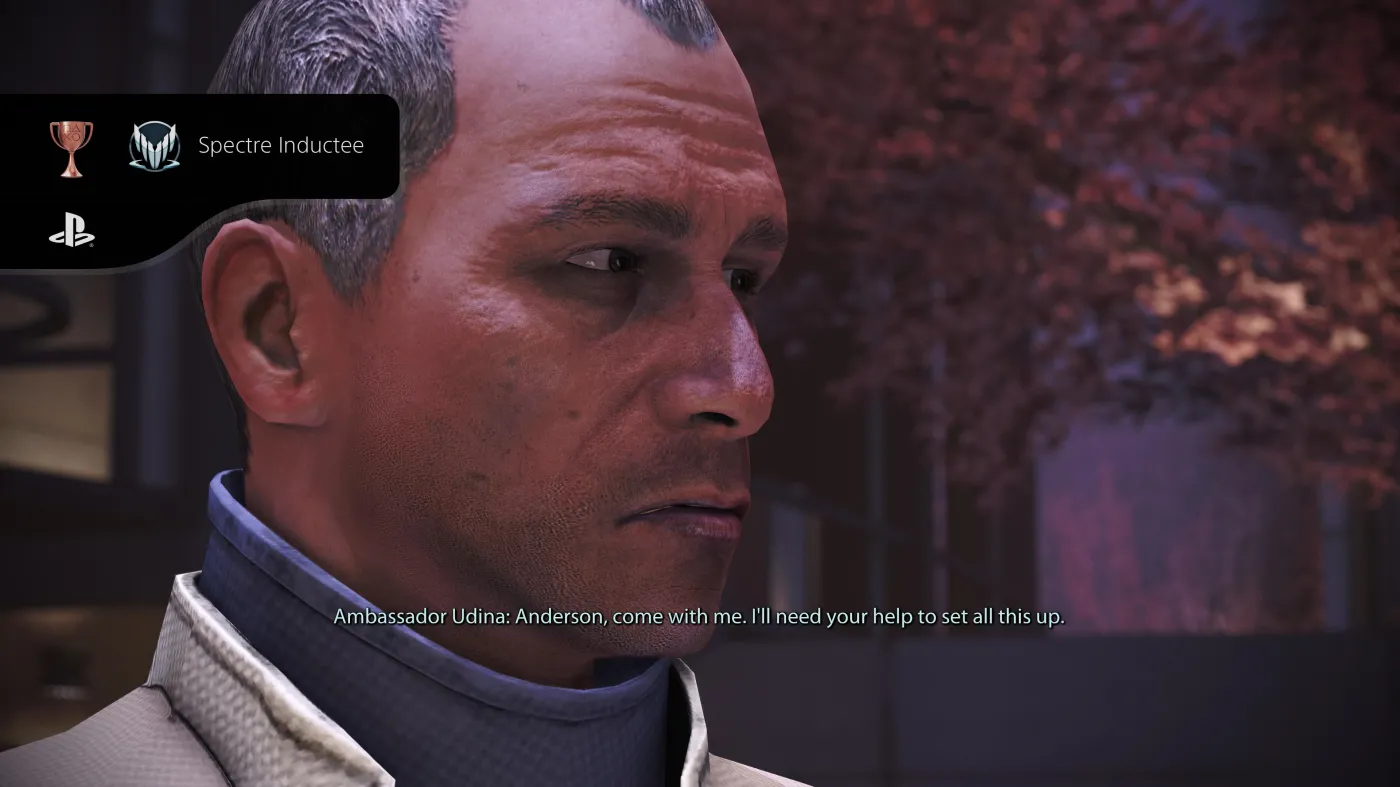Select the Mass Effect emblem icon
This screenshot has width=1400, height=787.
(x=152, y=145)
